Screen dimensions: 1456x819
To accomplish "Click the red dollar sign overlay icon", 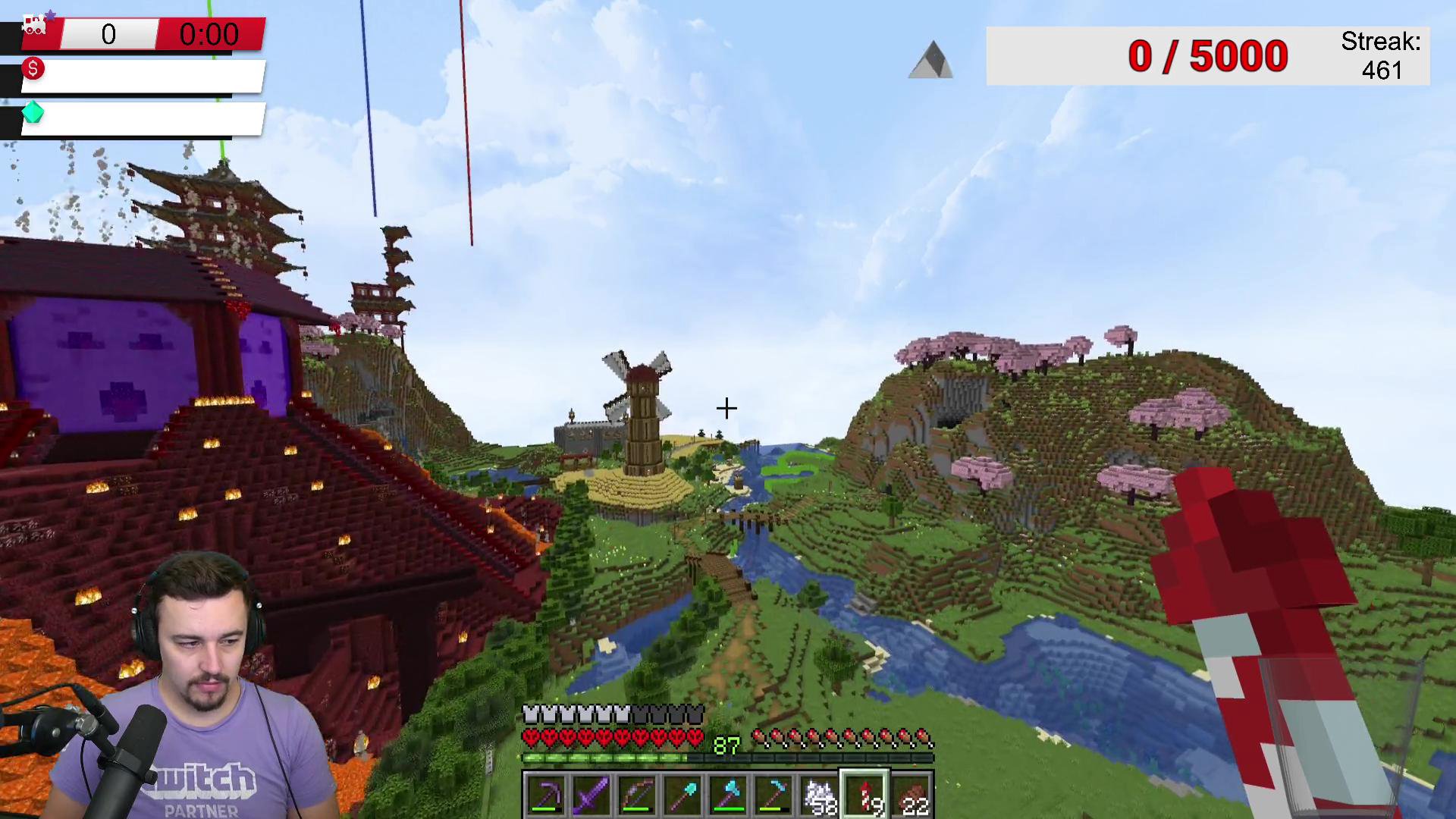I will [33, 69].
